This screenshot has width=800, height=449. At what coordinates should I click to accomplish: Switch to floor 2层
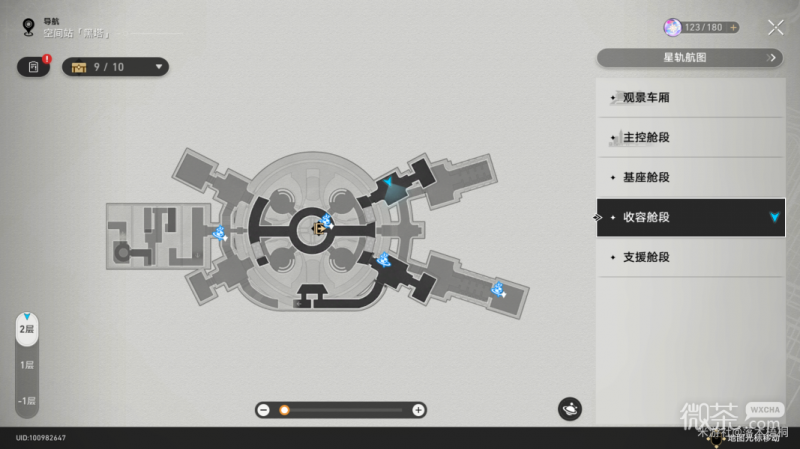[27, 329]
